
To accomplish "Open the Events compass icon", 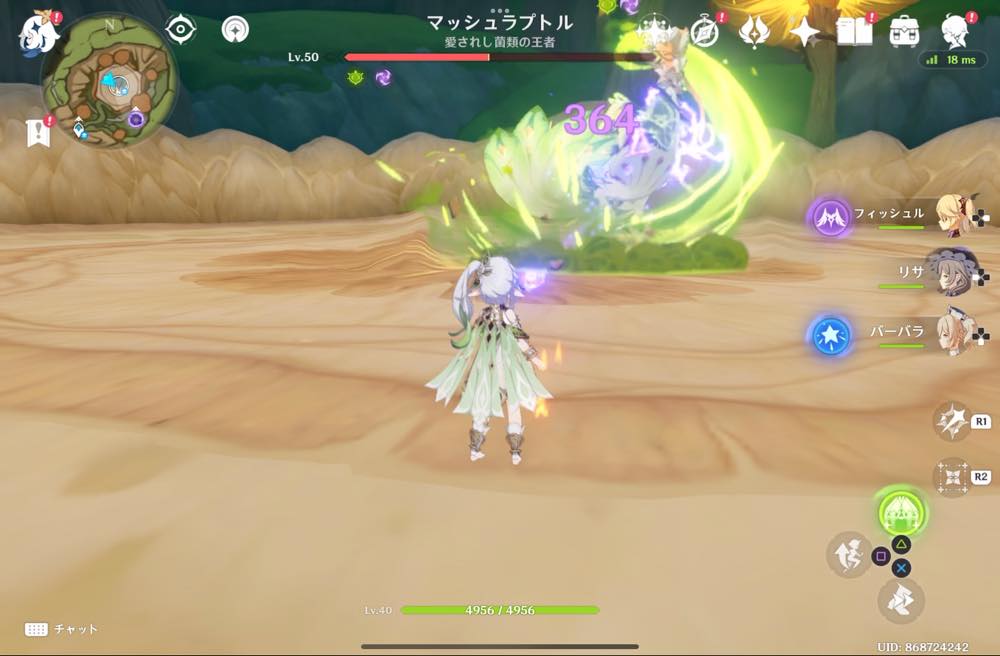I will click(705, 32).
